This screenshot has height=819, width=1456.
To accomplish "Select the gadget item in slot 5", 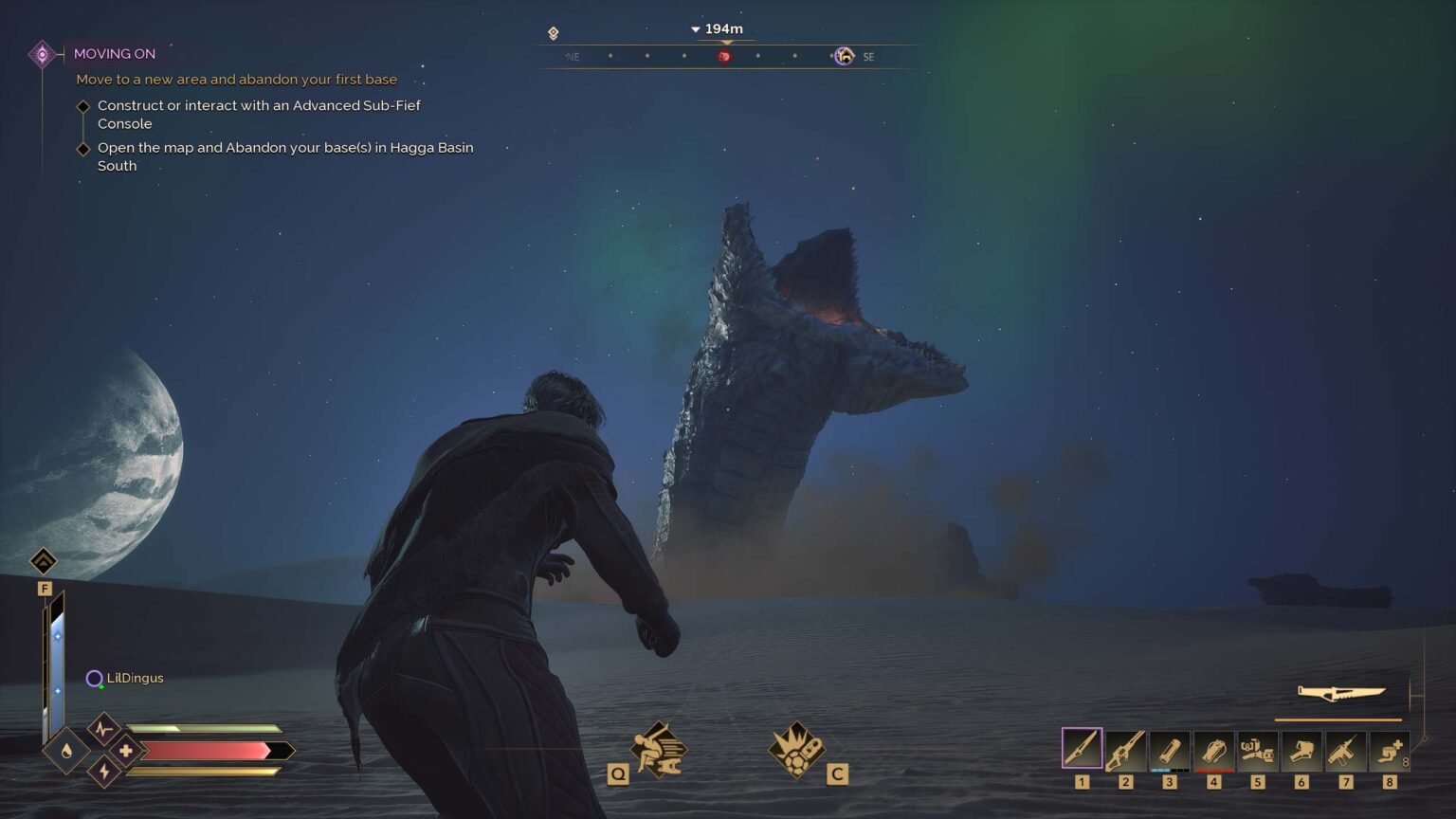I will (x=1259, y=751).
